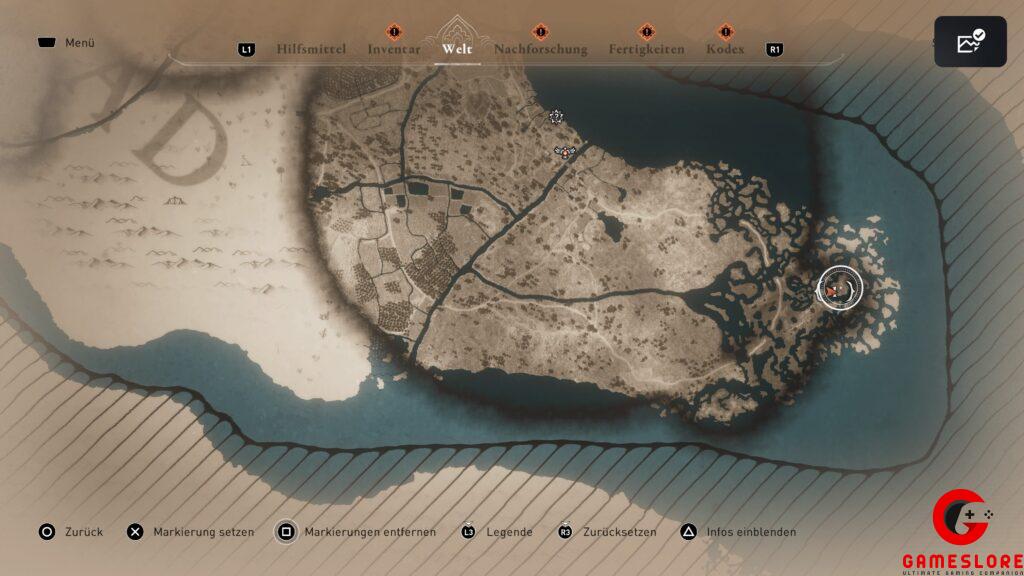Choose Markierung setzen to place a marker
1024x576 pixels.
191,532
